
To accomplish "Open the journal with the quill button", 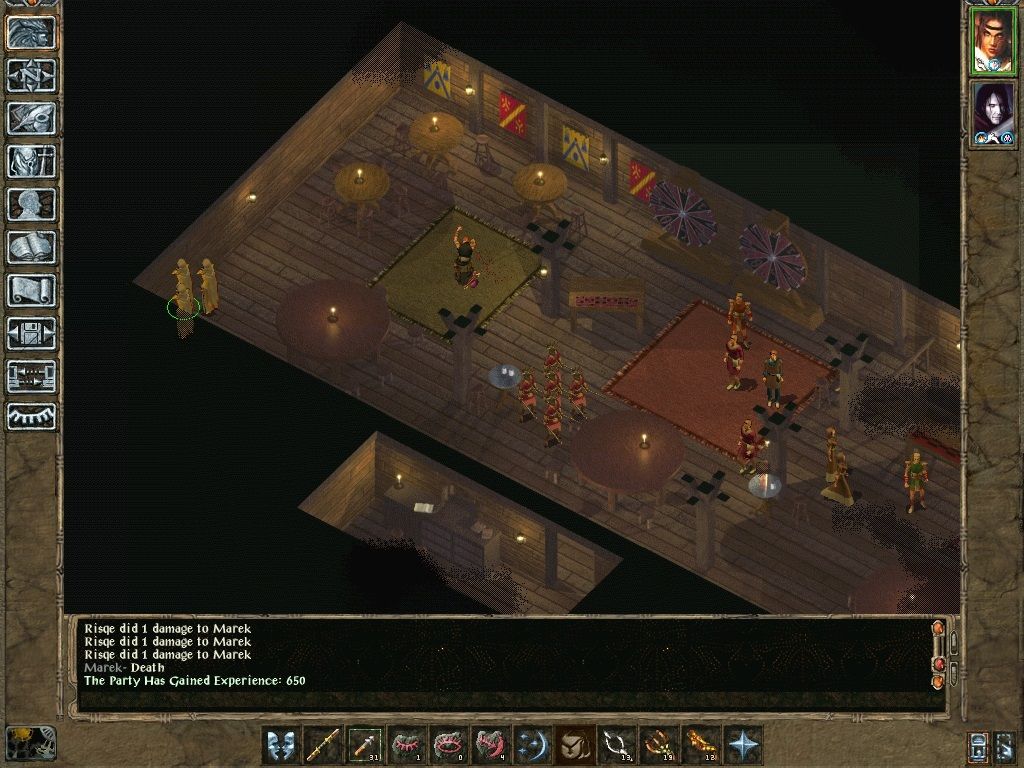I will (31, 118).
